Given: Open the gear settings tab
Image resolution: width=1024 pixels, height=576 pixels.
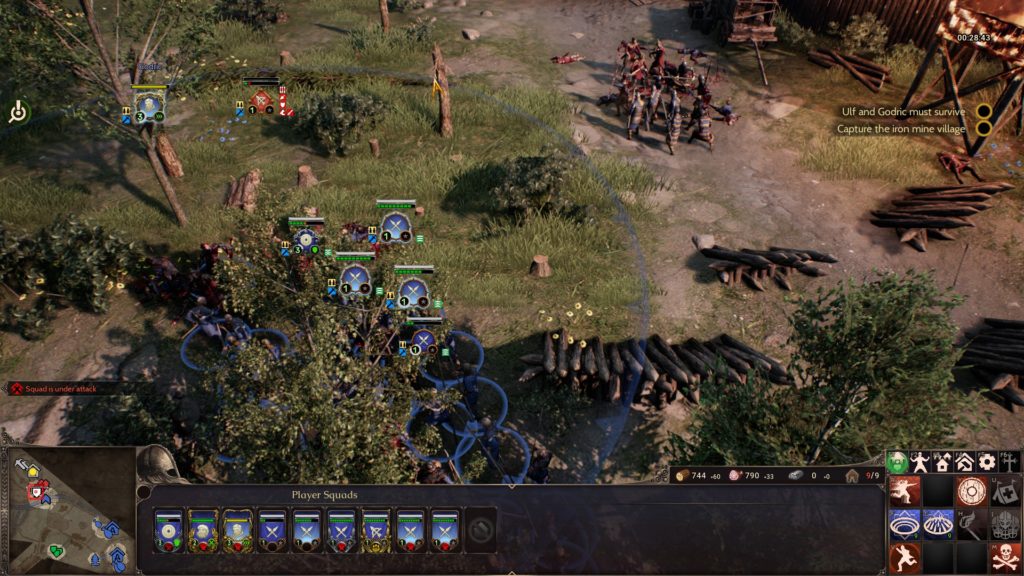Looking at the screenshot, I should click(x=988, y=462).
